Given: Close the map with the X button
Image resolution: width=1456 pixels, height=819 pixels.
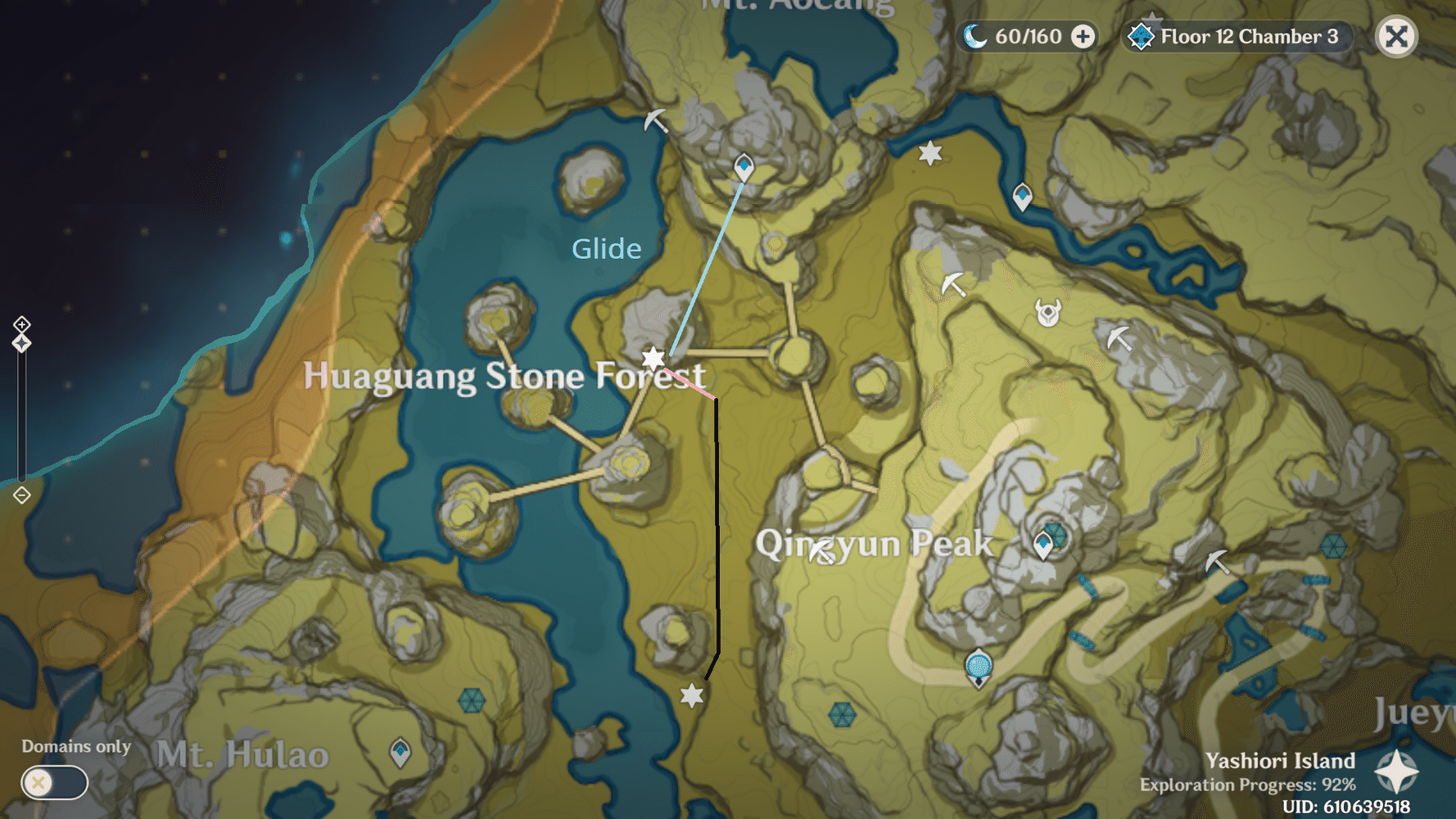Looking at the screenshot, I should pyautogui.click(x=1396, y=36).
